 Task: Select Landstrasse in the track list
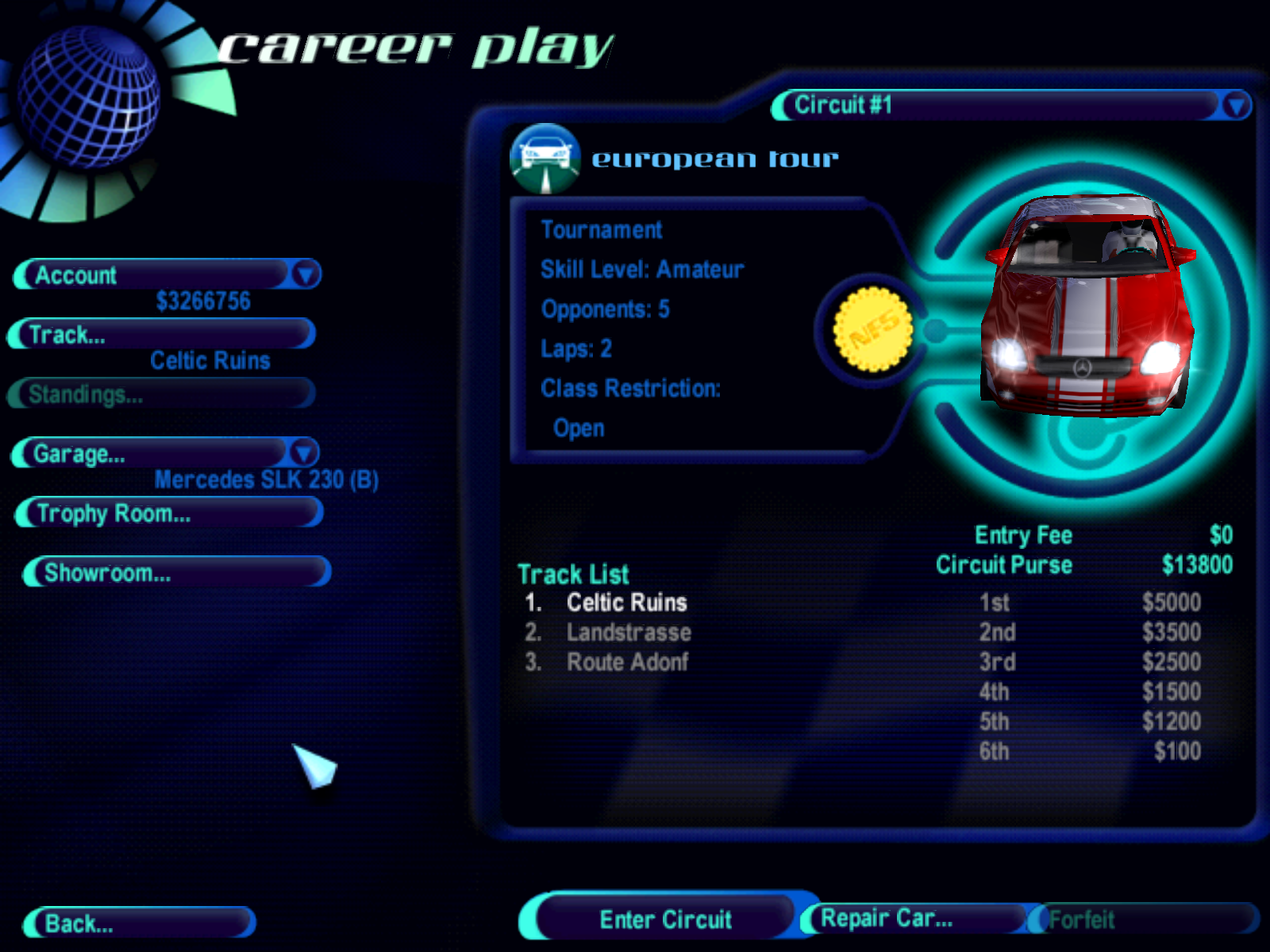point(628,632)
